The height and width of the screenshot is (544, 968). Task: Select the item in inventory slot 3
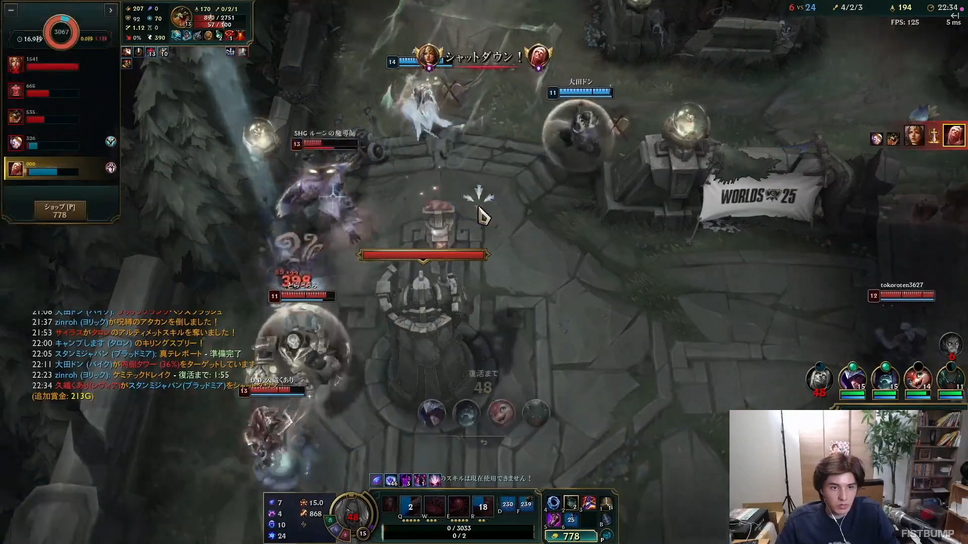[589, 503]
